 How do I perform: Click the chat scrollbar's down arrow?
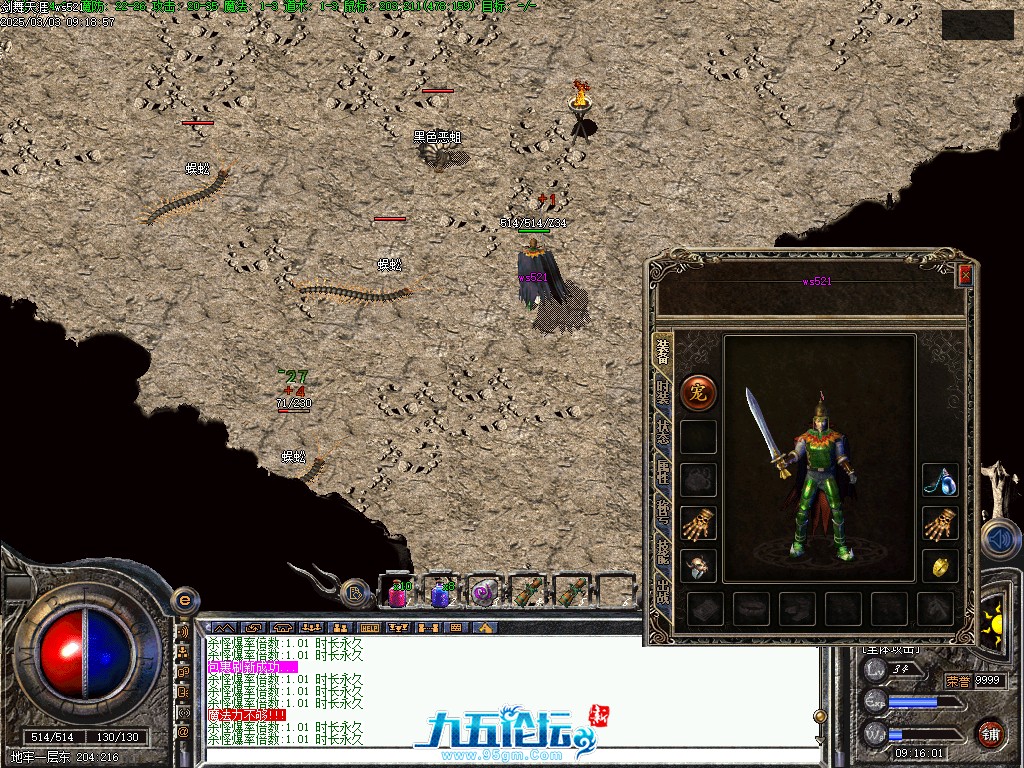(x=820, y=740)
